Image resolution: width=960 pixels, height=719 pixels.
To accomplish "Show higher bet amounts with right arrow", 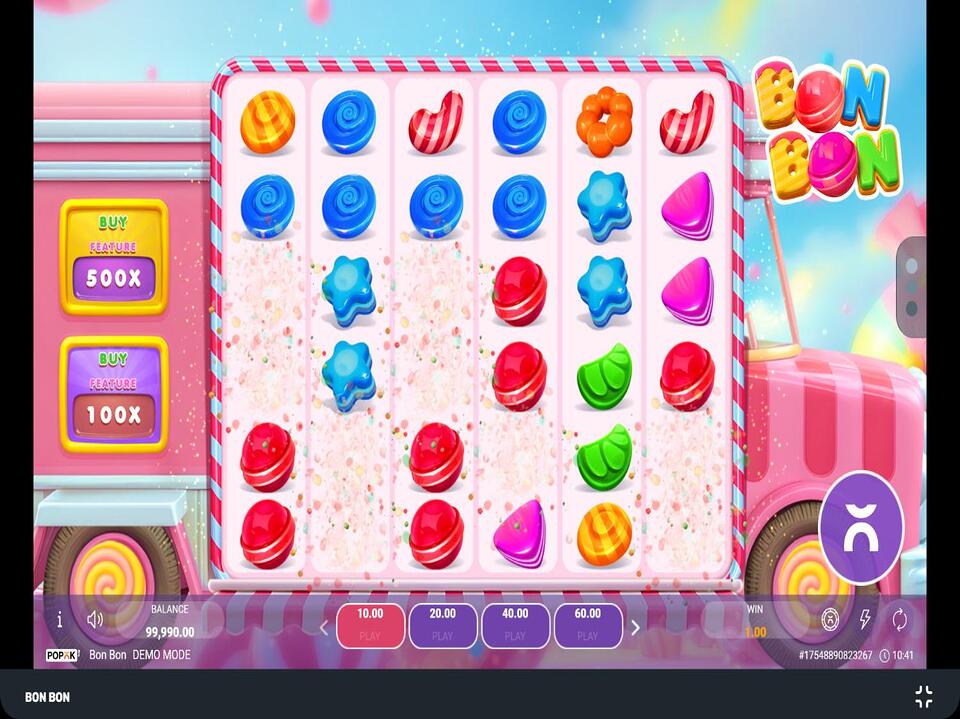I will pyautogui.click(x=635, y=628).
